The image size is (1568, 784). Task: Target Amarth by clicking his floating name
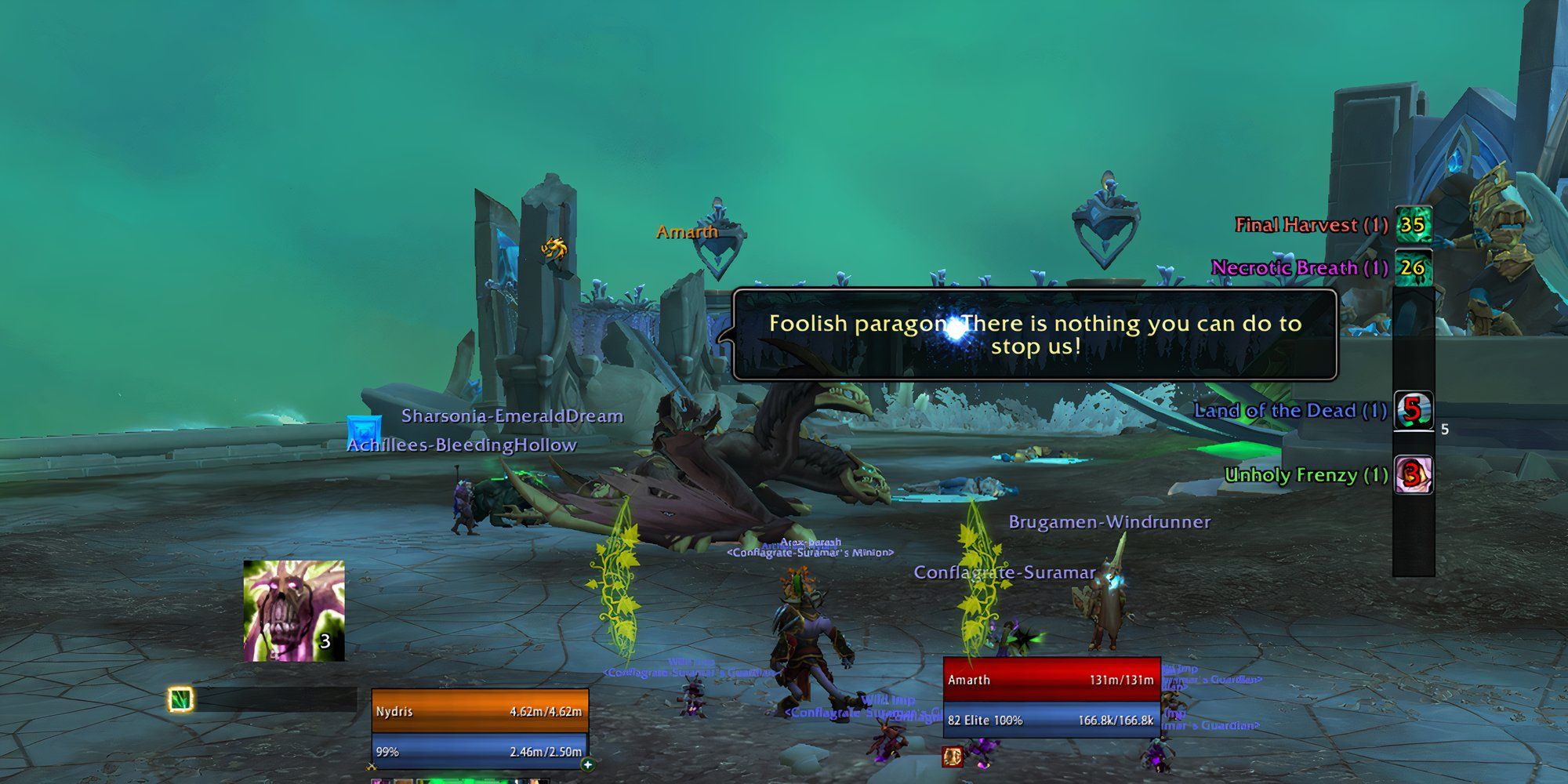(688, 231)
